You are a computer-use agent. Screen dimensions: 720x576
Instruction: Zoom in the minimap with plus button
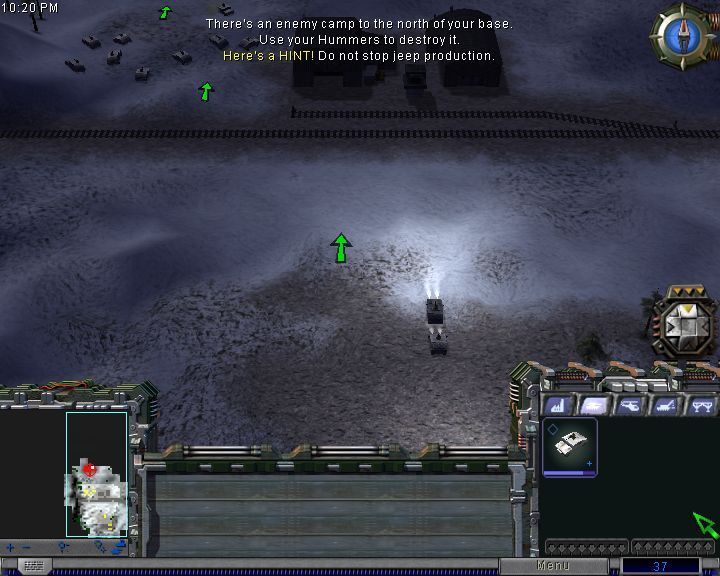click(10, 547)
